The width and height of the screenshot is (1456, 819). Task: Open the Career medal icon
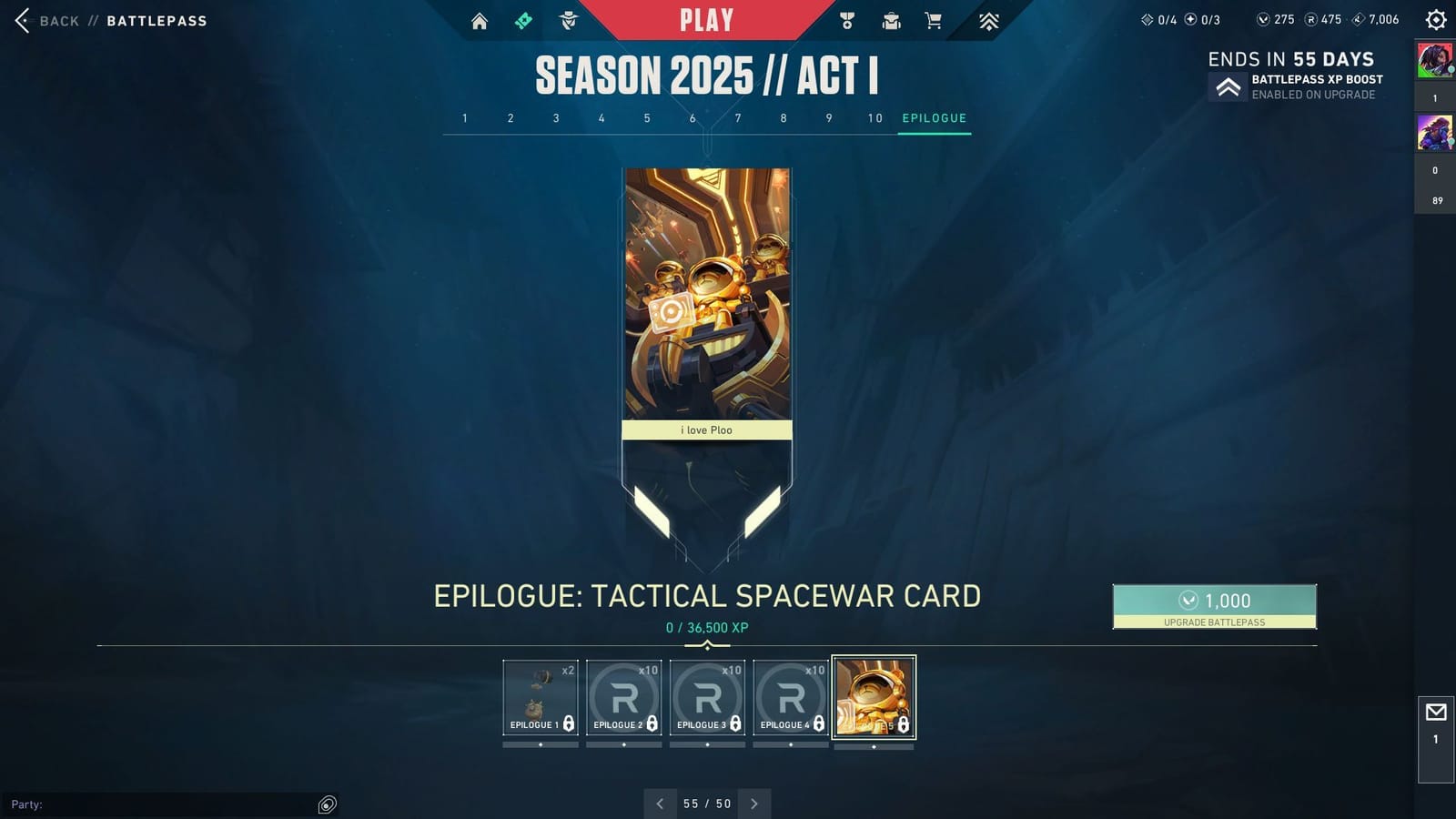pos(847,20)
